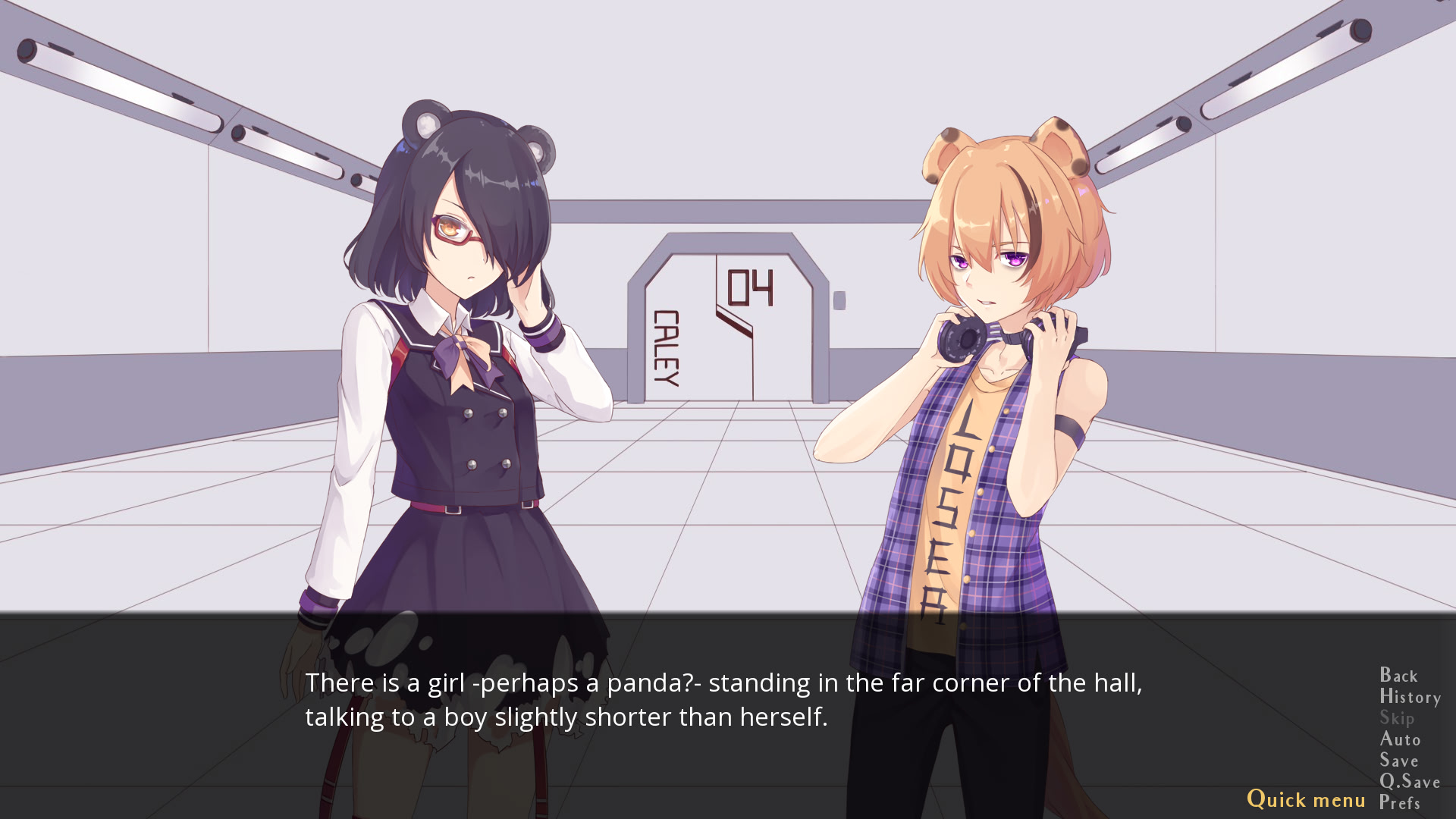Click the Quick menu label
1456x819 pixels.
click(x=1306, y=799)
